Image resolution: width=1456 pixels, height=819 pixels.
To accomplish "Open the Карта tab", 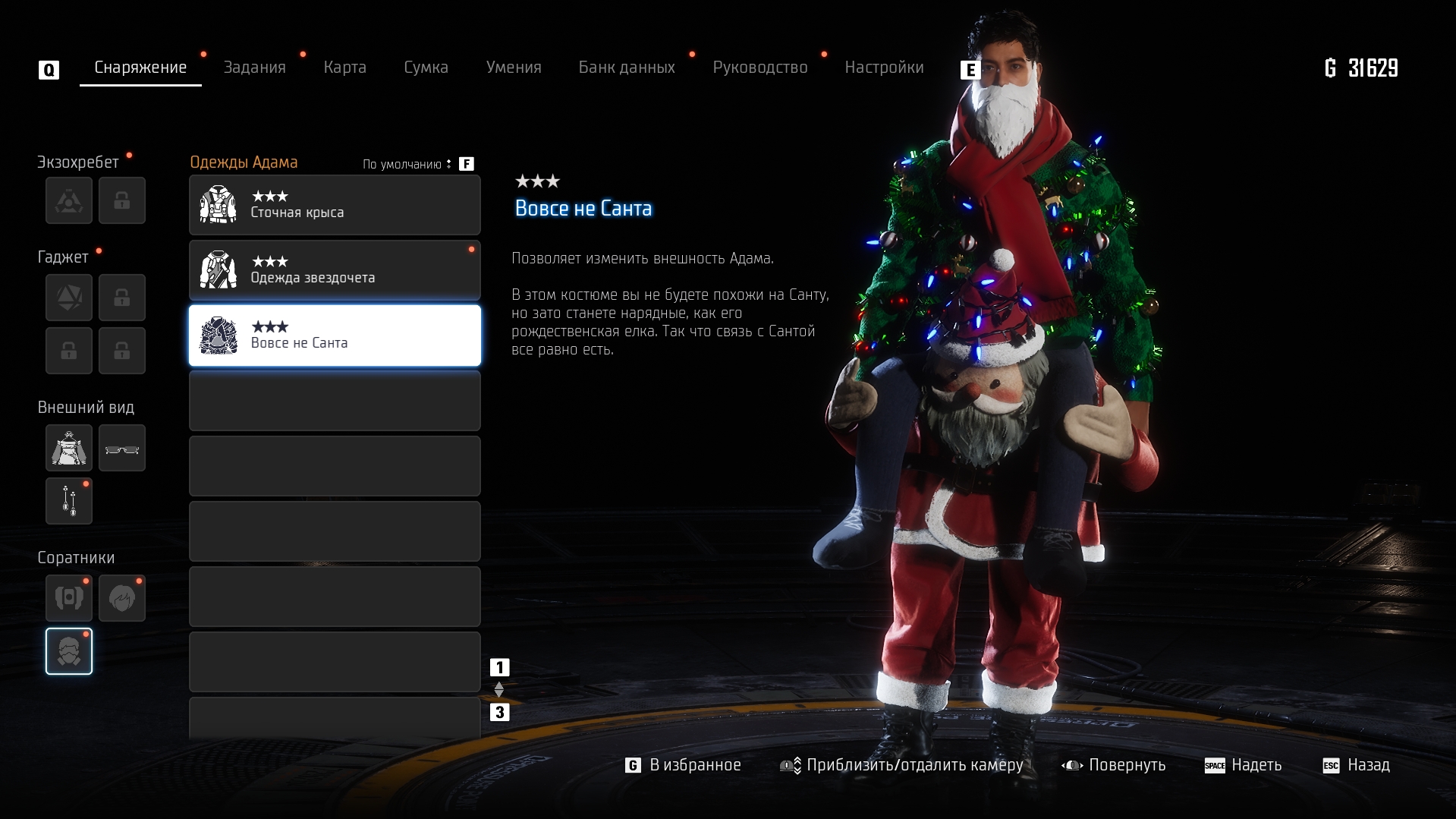I will click(x=344, y=68).
